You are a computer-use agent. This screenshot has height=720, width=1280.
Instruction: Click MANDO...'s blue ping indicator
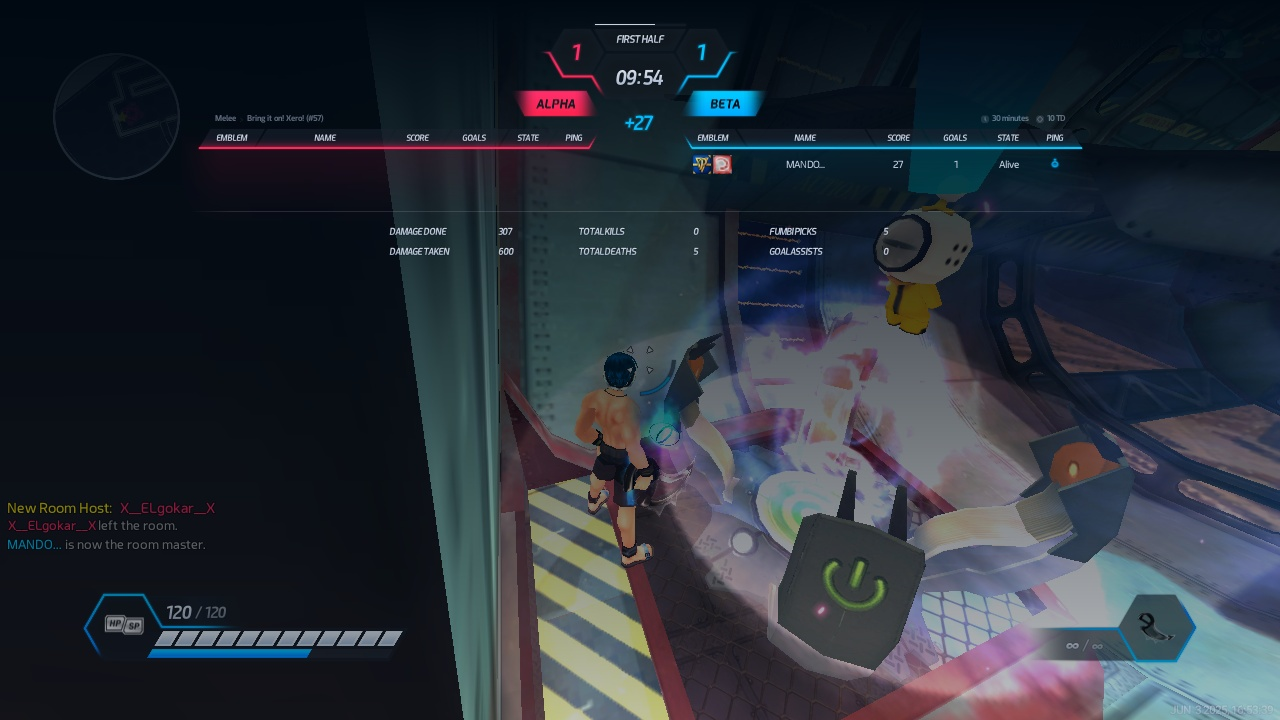[x=1054, y=164]
